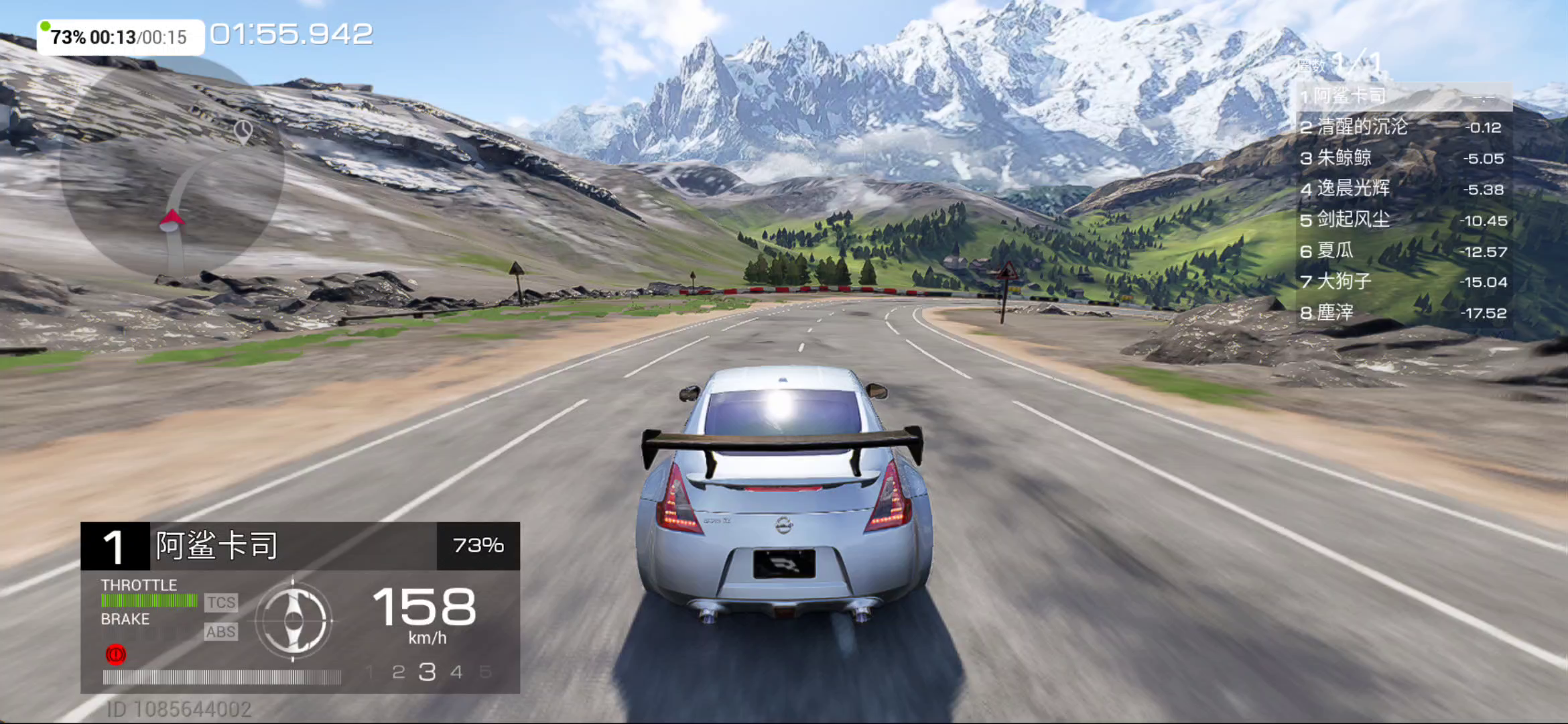Toggle the ABS indicator
The width and height of the screenshot is (1568, 724).
220,631
